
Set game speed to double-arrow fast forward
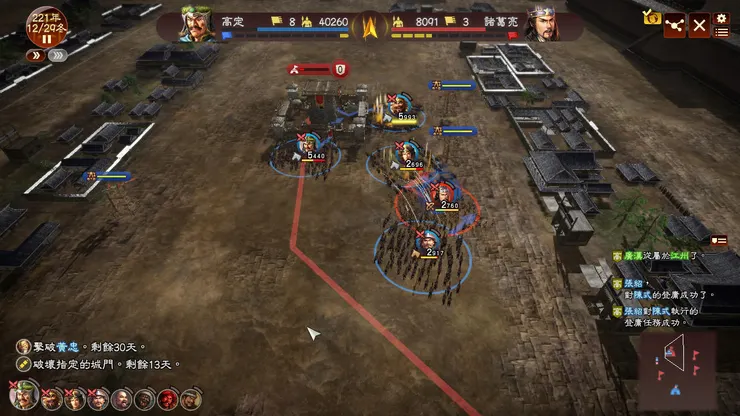coord(33,56)
